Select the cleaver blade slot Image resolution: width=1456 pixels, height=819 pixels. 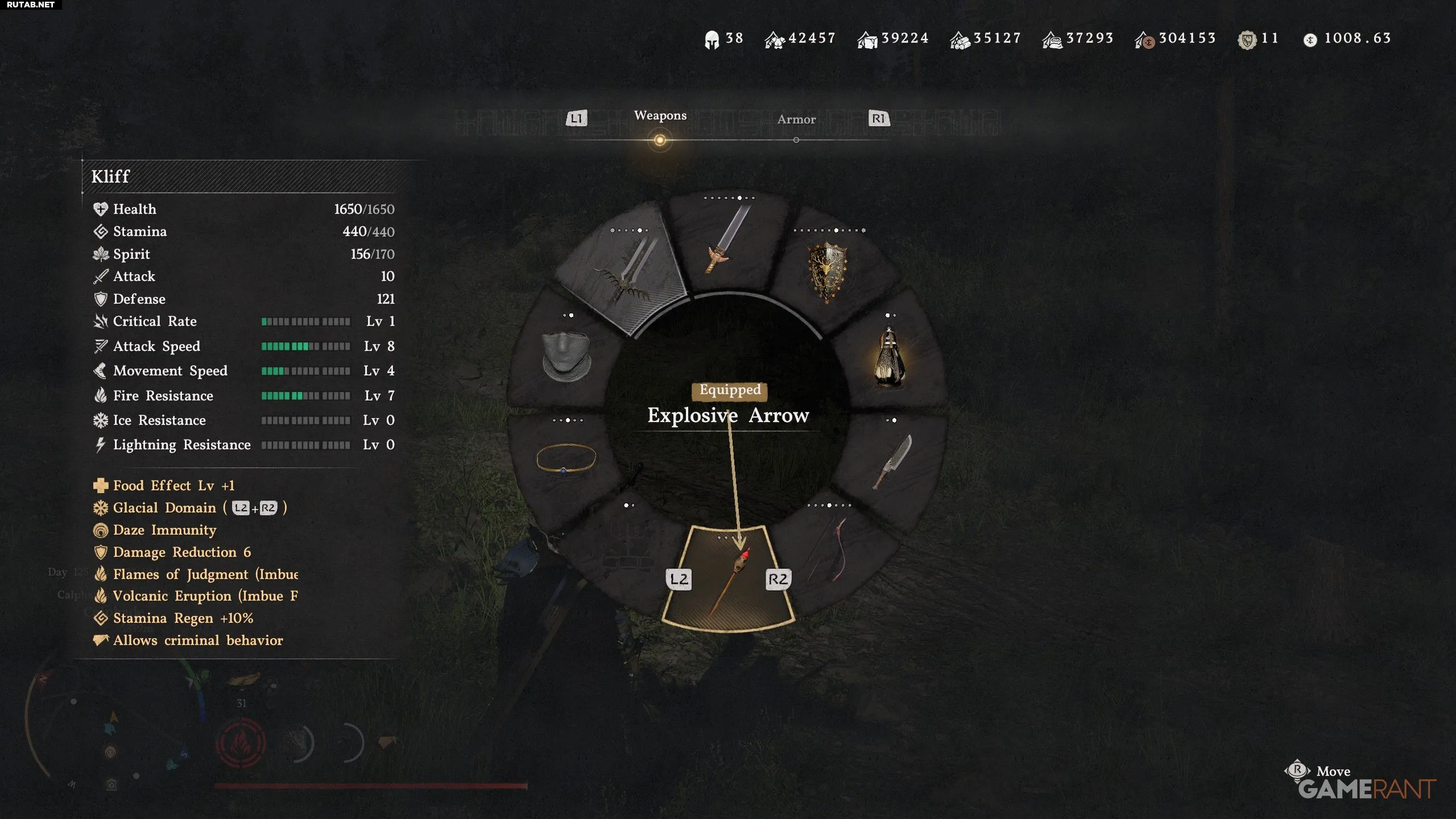[893, 461]
